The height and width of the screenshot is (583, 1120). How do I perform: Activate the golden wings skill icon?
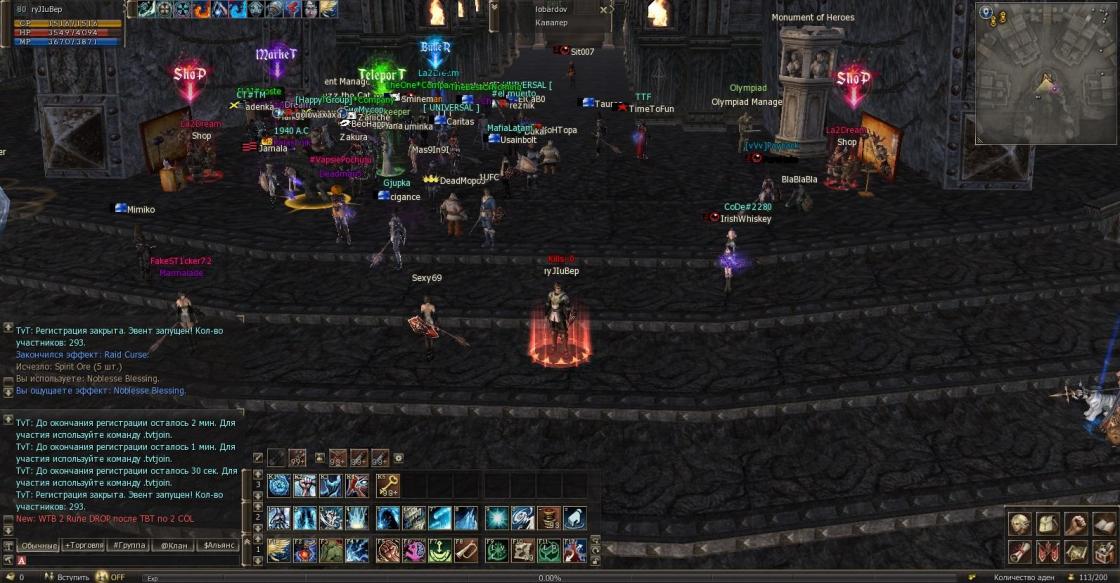point(279,550)
